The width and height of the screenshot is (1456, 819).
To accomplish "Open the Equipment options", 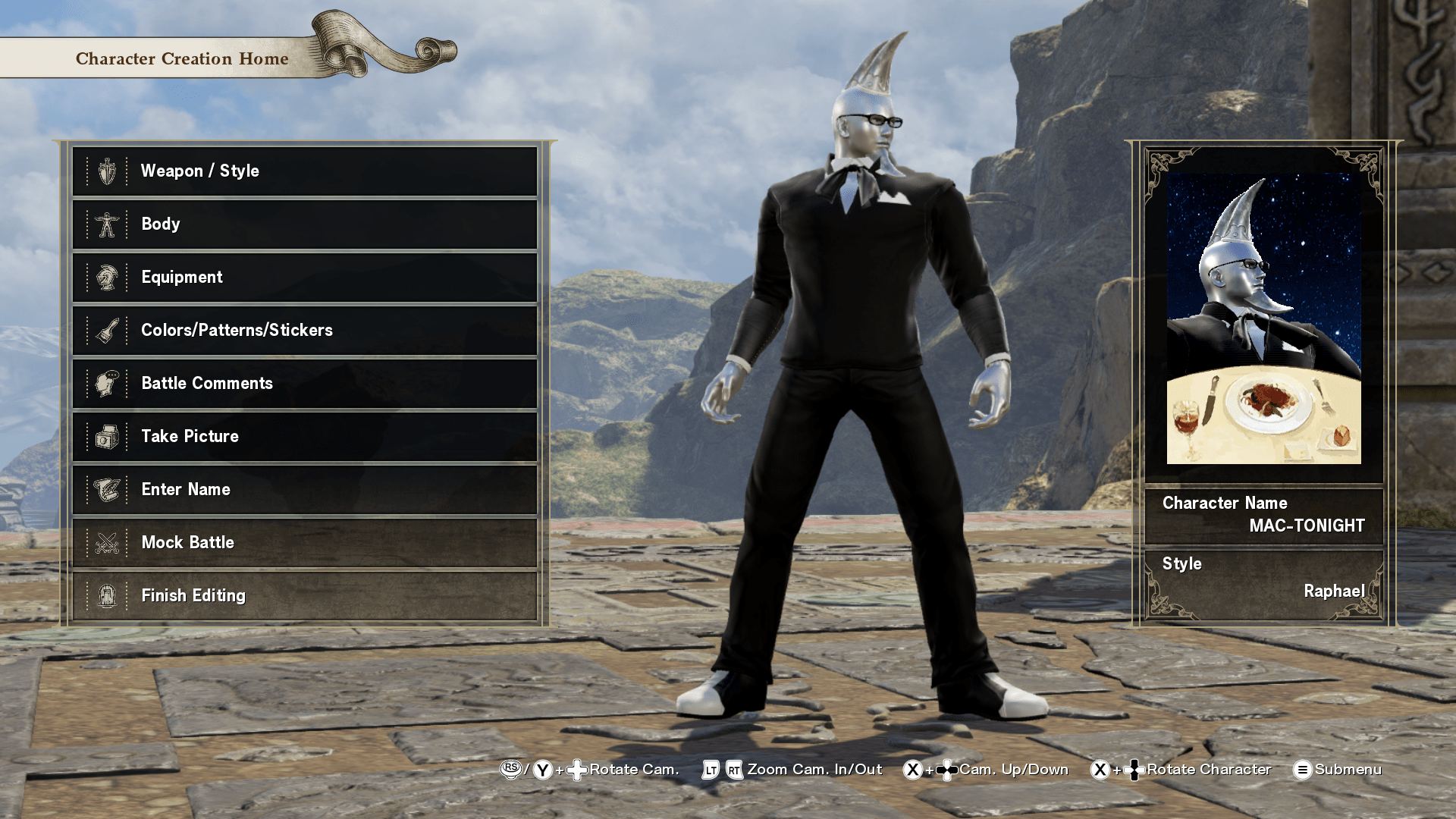I will (304, 278).
